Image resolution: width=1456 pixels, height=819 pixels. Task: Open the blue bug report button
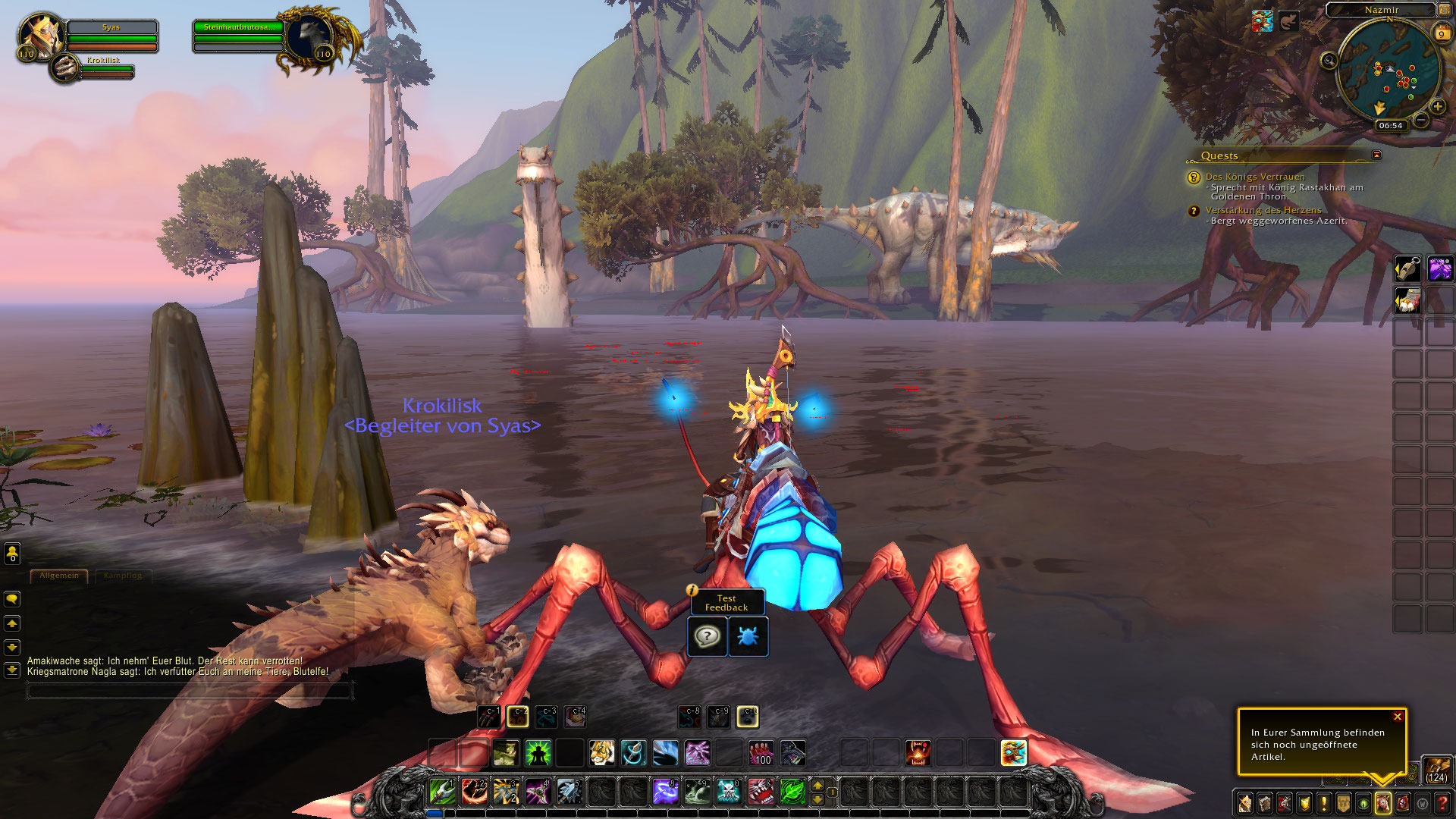748,636
